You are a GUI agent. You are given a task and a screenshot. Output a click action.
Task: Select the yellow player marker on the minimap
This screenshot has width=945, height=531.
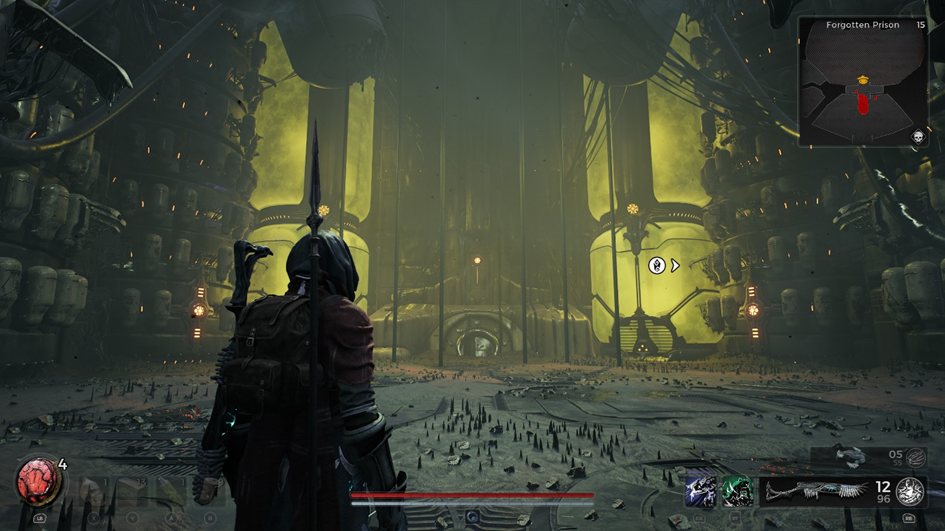click(x=861, y=80)
